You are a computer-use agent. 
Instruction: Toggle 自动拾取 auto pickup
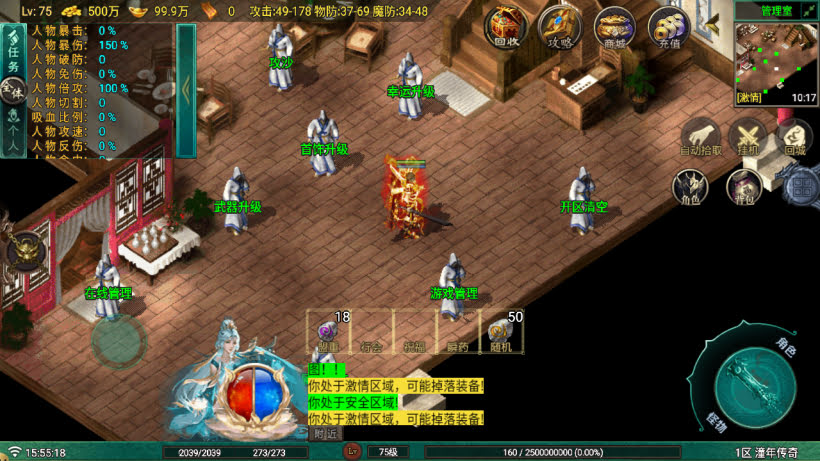click(x=700, y=137)
